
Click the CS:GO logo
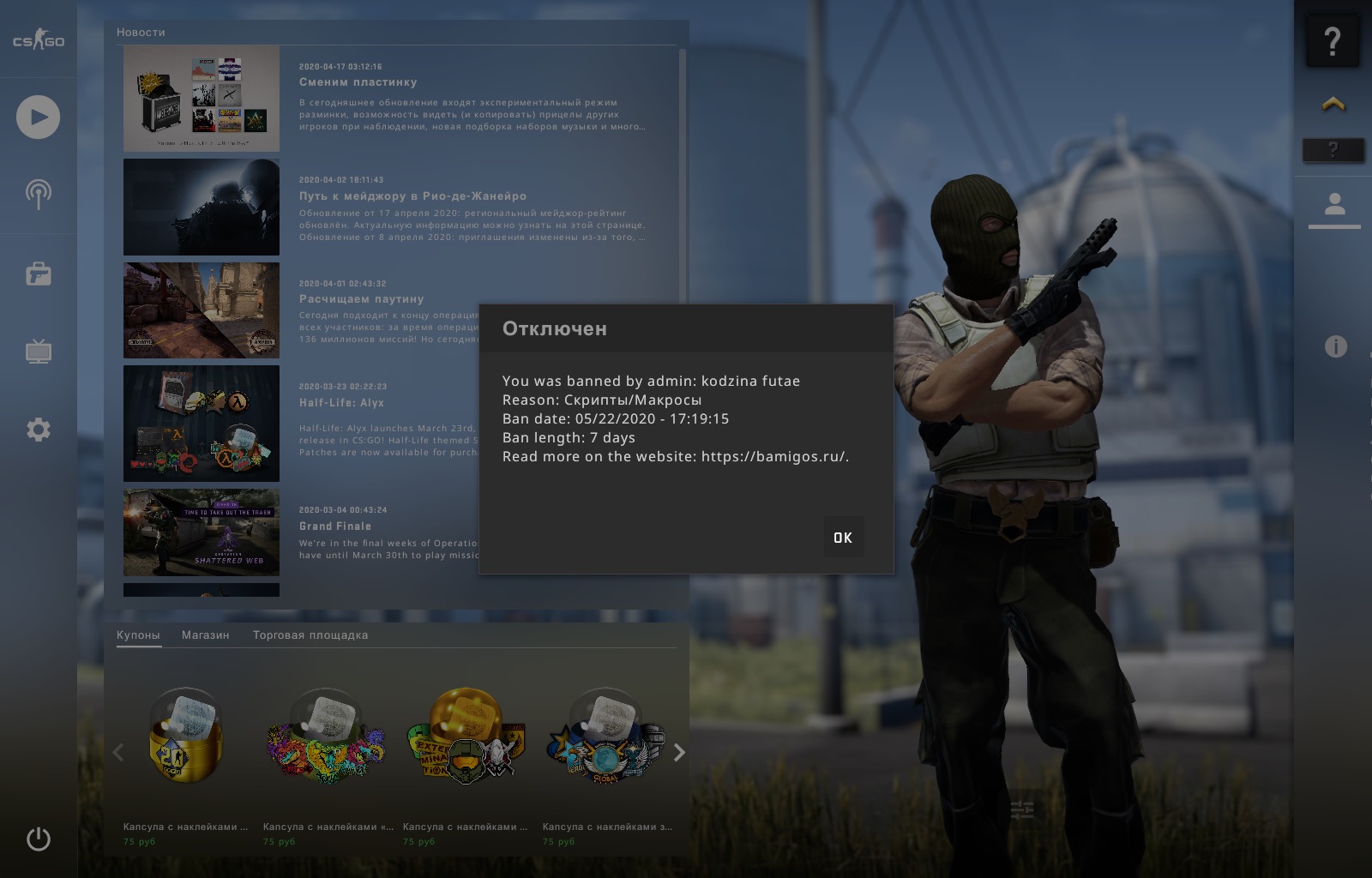[38, 40]
